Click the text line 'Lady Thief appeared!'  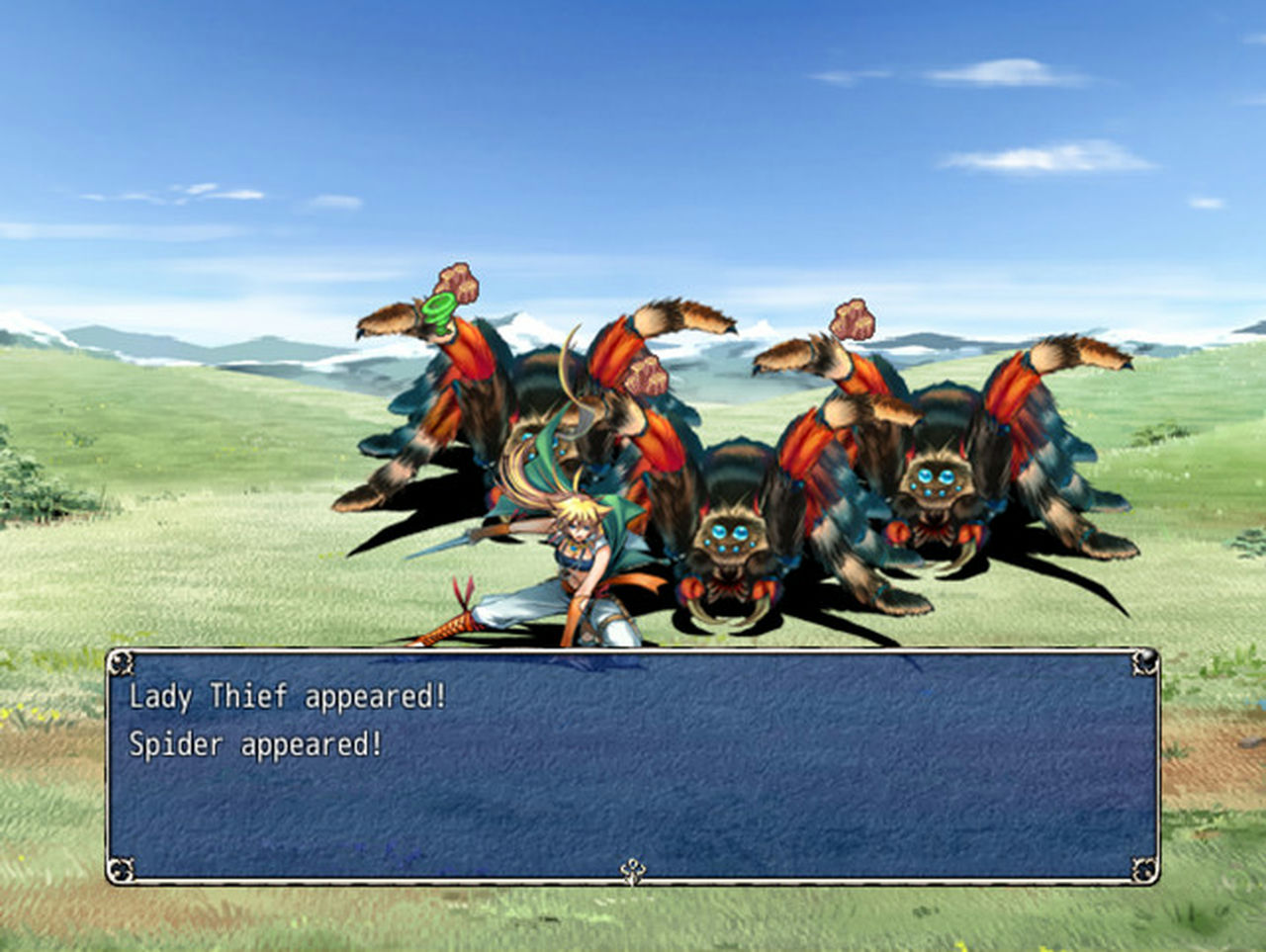289,700
